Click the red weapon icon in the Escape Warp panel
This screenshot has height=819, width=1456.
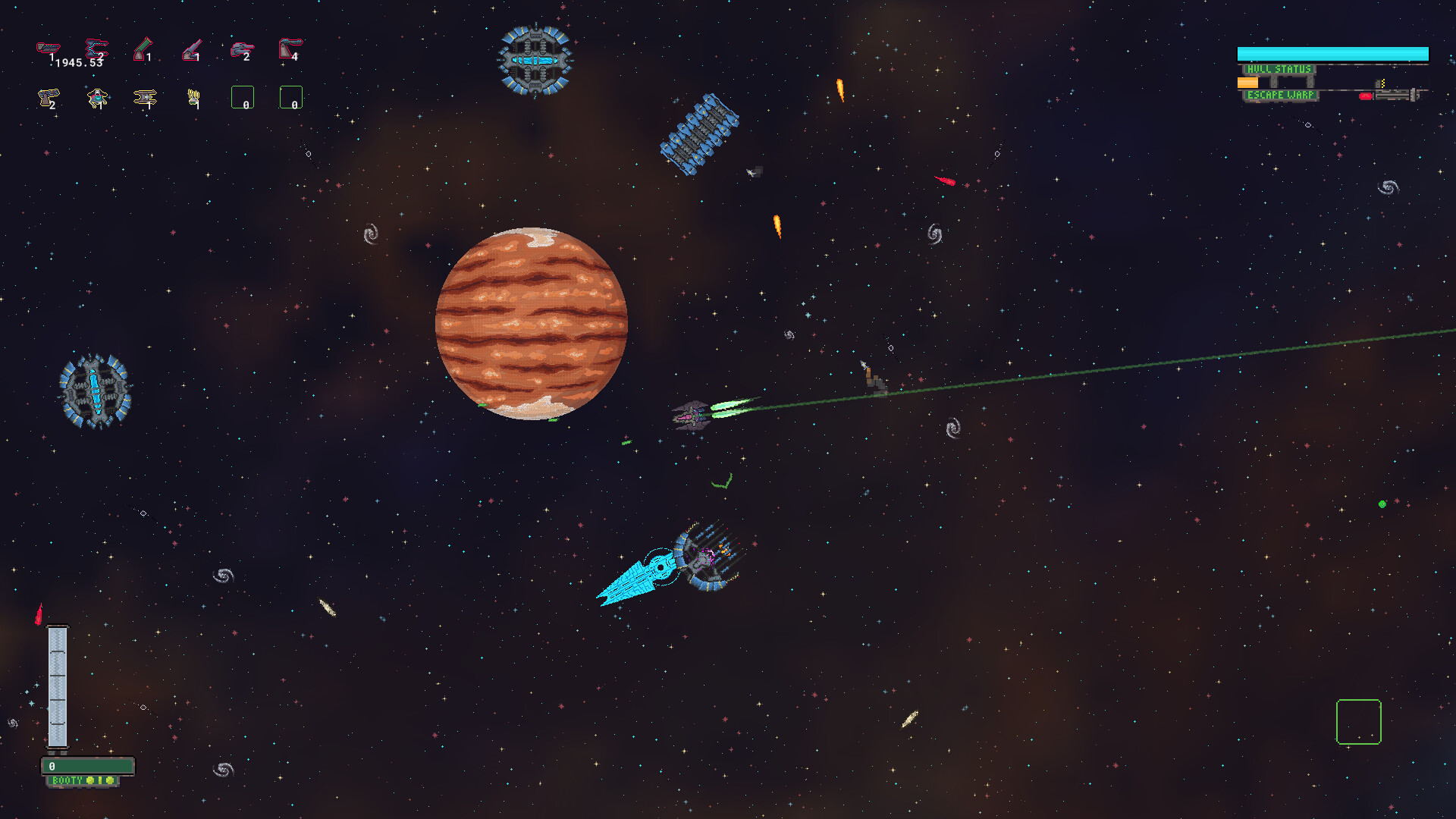click(1365, 96)
